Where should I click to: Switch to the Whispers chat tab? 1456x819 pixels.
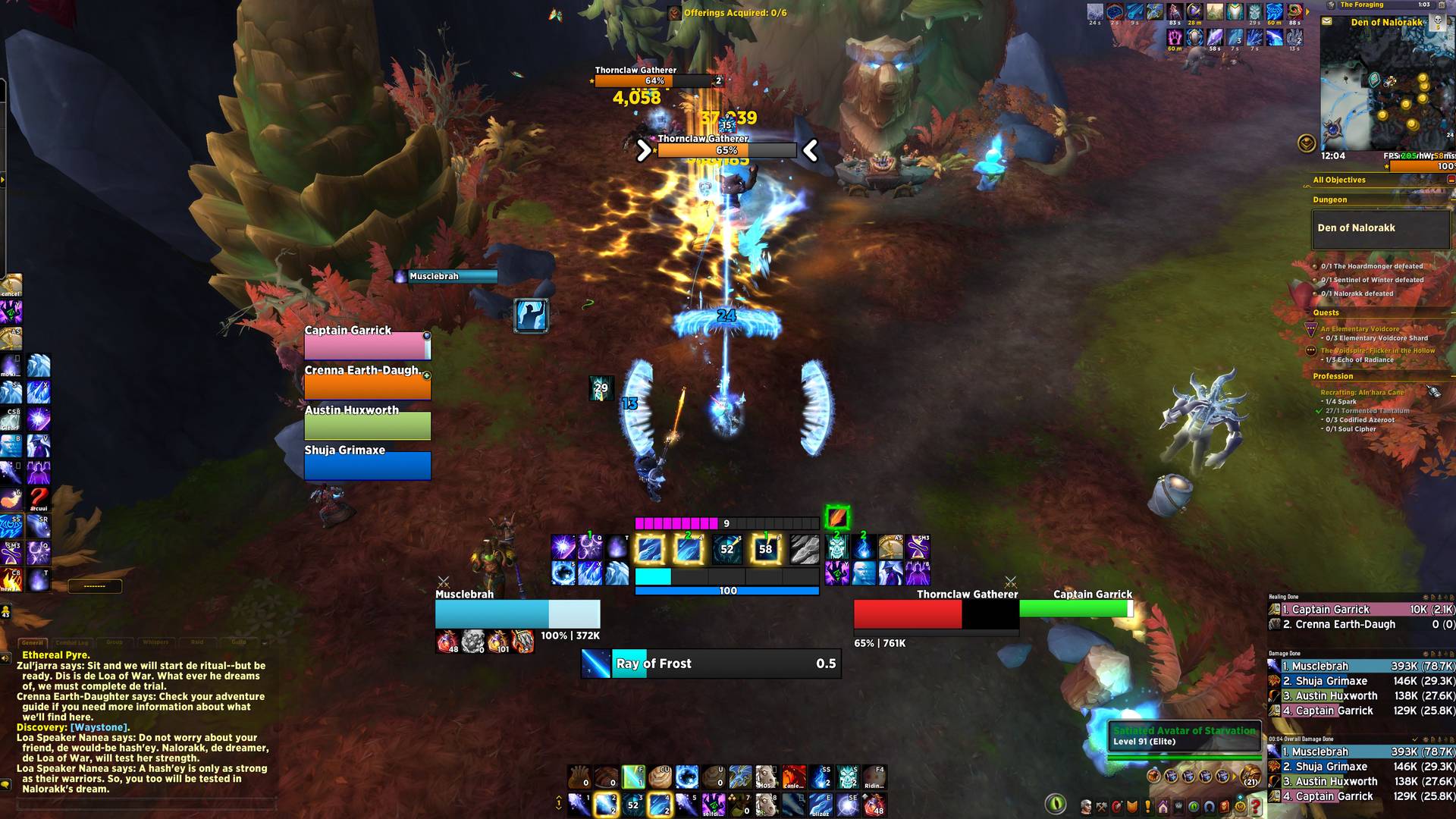(155, 642)
